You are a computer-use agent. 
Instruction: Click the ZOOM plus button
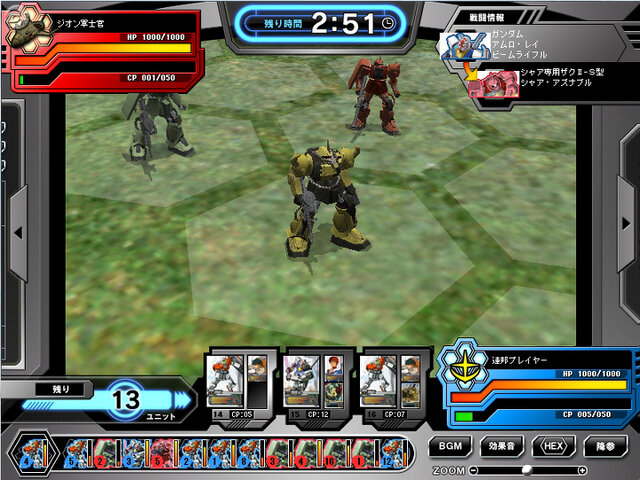(583, 469)
